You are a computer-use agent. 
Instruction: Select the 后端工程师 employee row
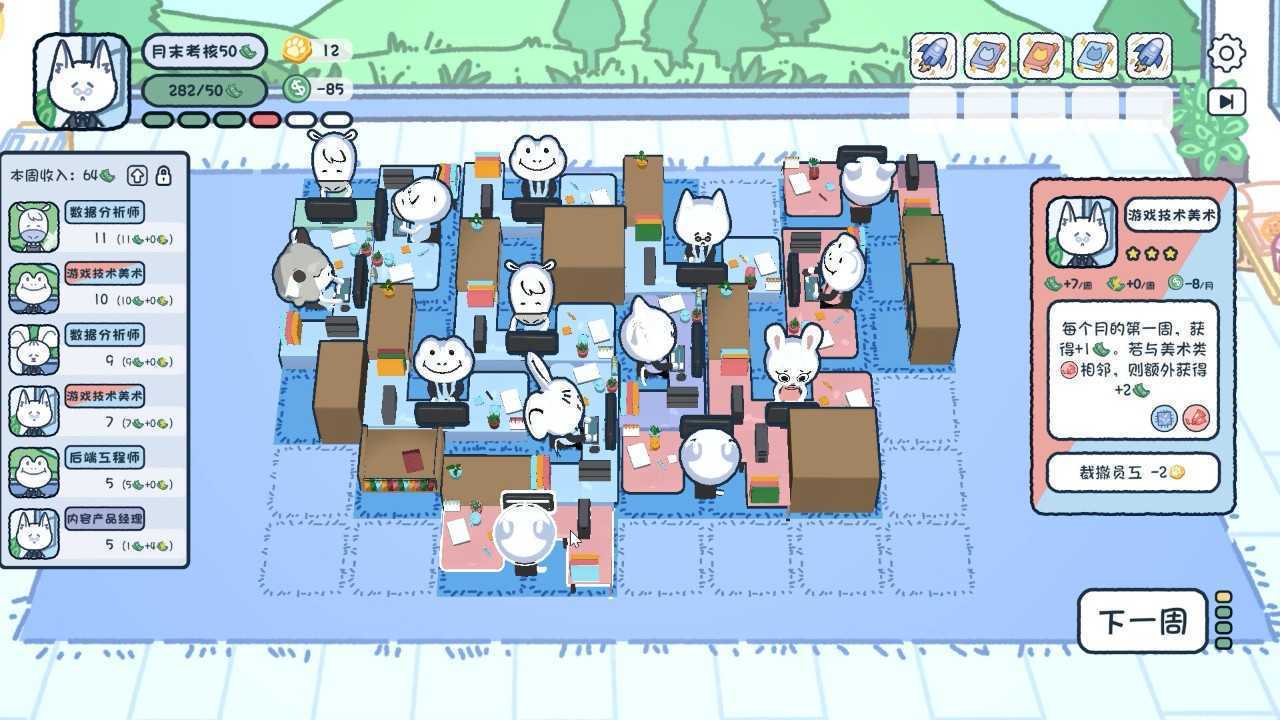(95, 472)
